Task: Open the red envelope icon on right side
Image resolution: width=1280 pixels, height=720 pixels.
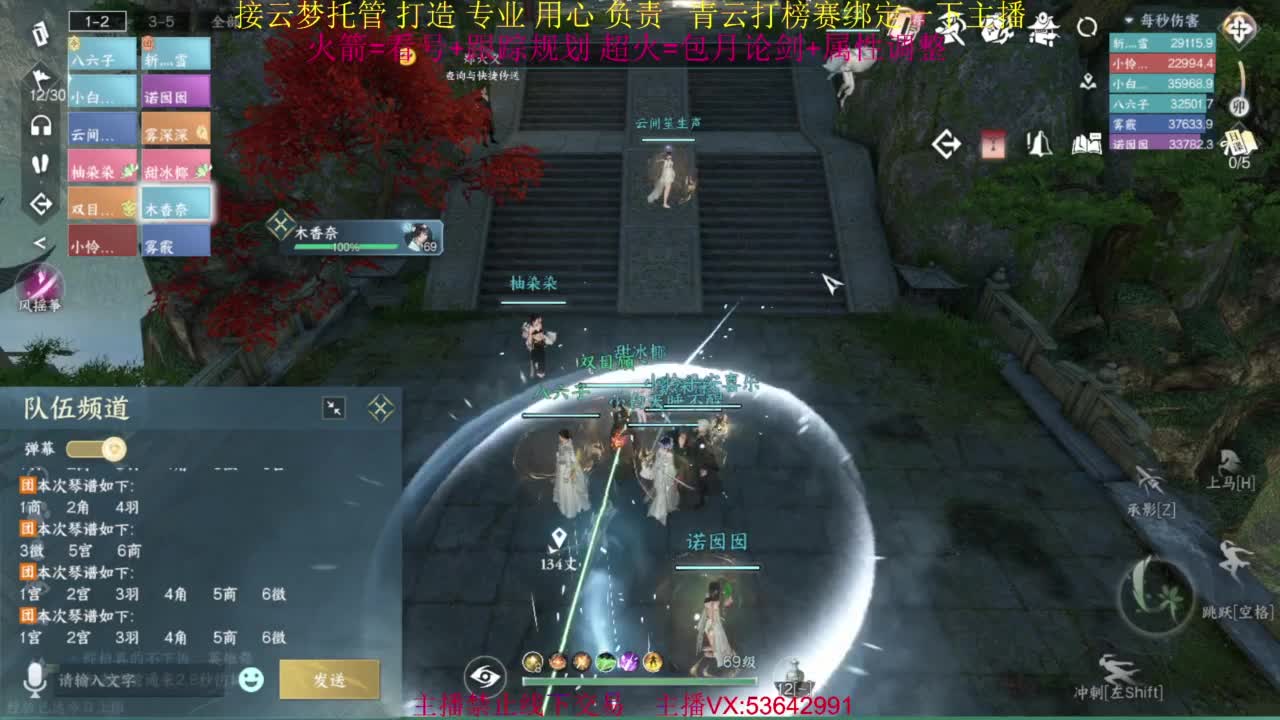Action: 993,143
